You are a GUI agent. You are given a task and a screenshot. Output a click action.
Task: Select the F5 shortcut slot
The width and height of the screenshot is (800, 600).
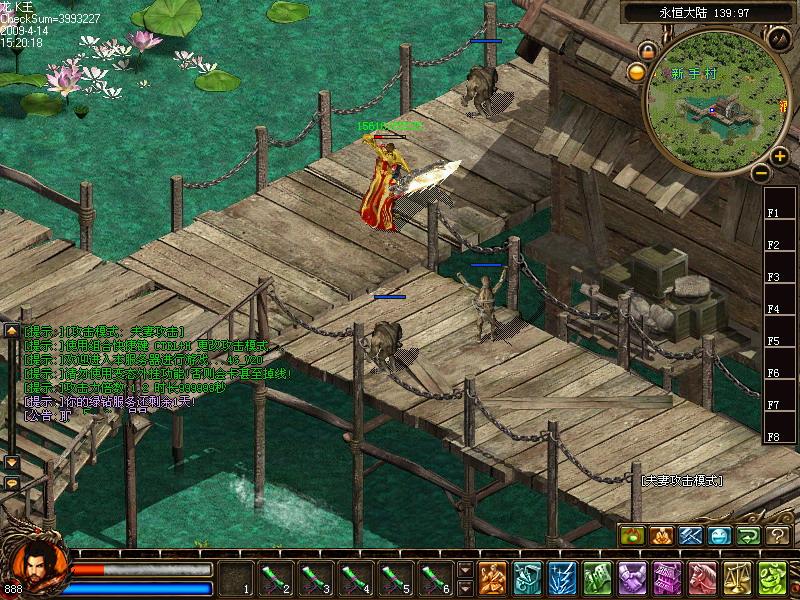coord(773,341)
